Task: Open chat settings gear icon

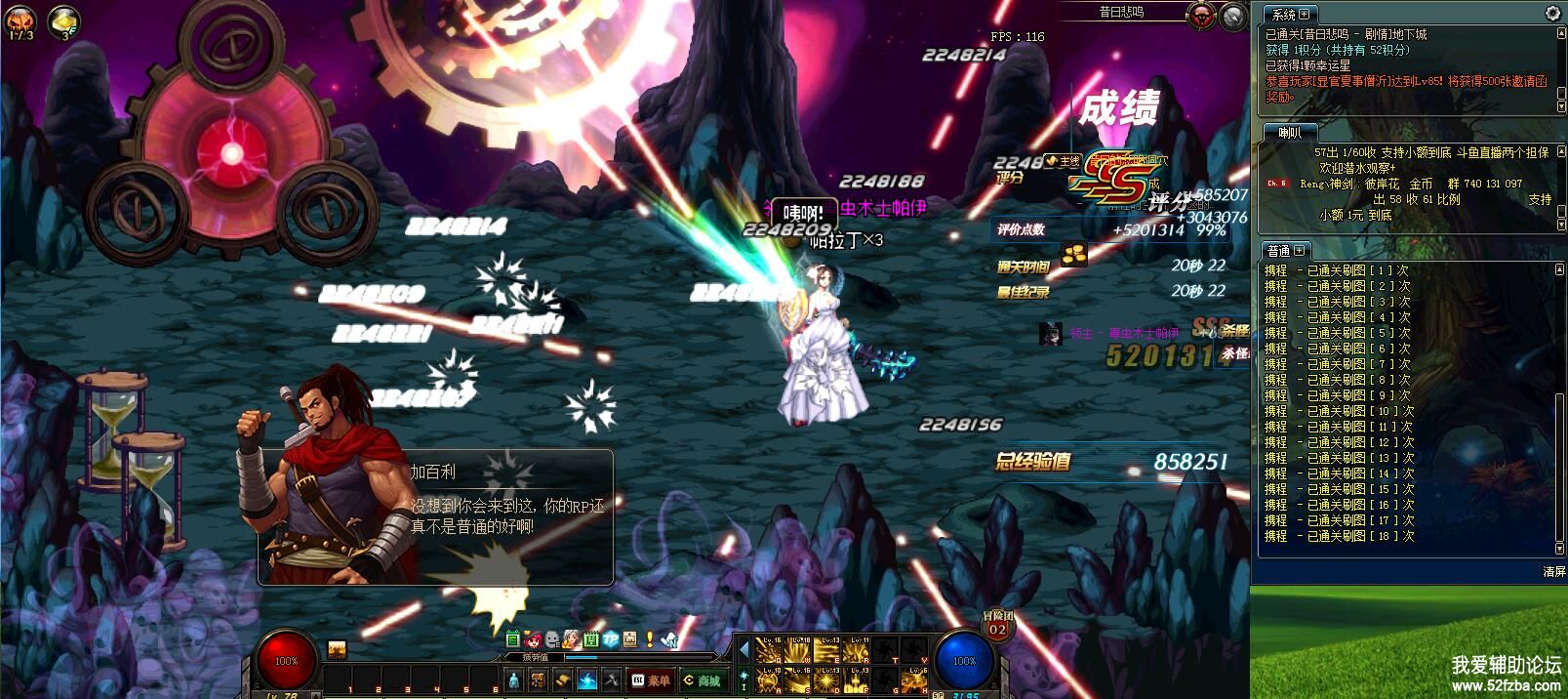Action: tap(1553, 13)
